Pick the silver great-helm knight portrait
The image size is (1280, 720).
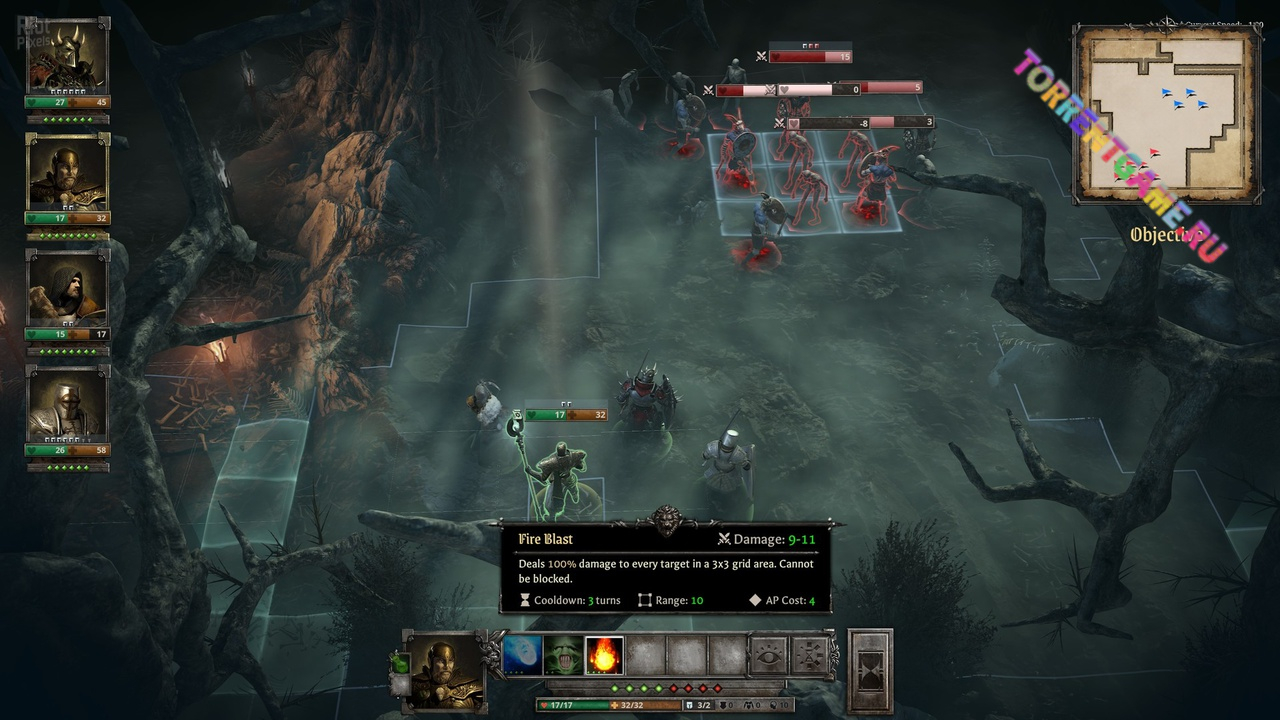[67, 405]
